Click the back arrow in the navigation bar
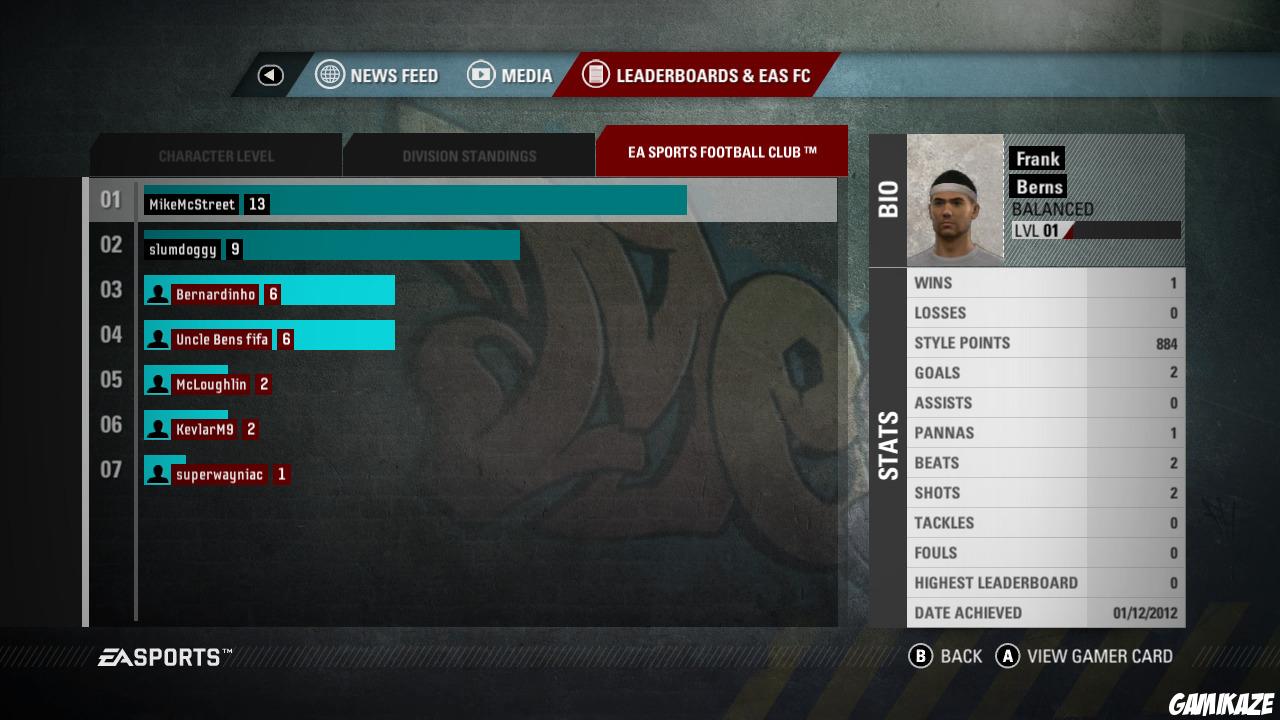 tap(268, 74)
